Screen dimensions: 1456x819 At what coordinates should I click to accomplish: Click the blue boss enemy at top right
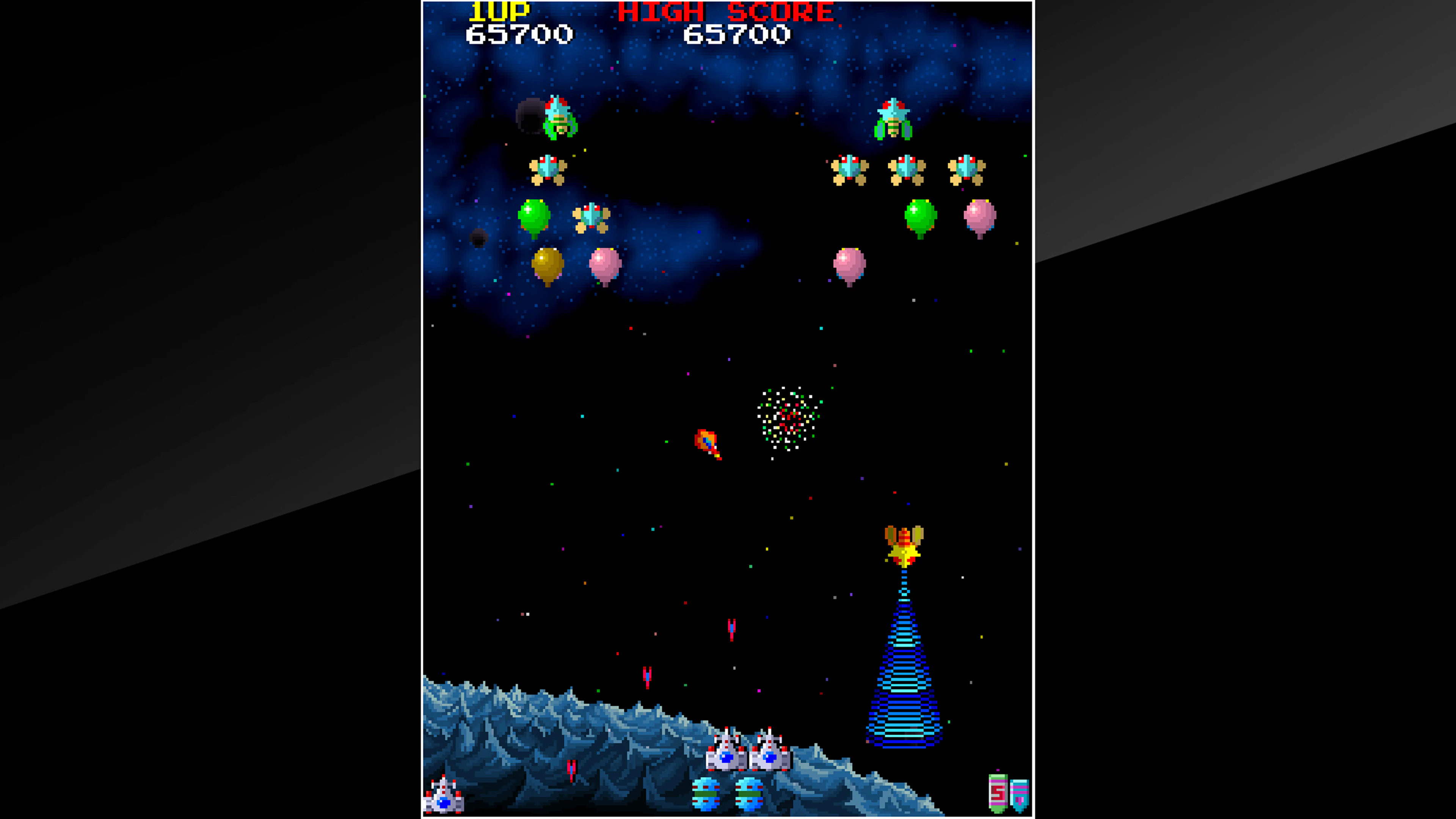pos(893,119)
